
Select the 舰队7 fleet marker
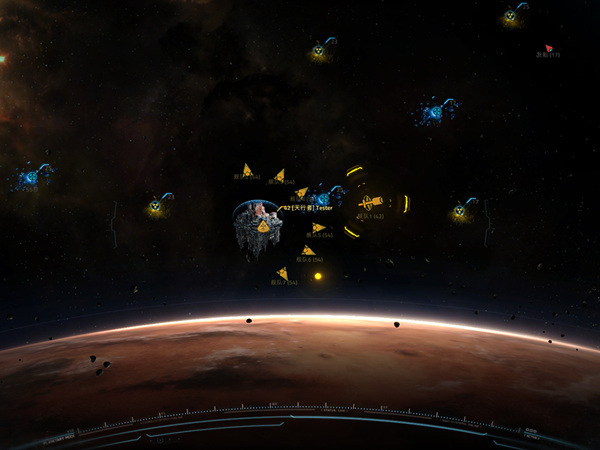tap(283, 273)
